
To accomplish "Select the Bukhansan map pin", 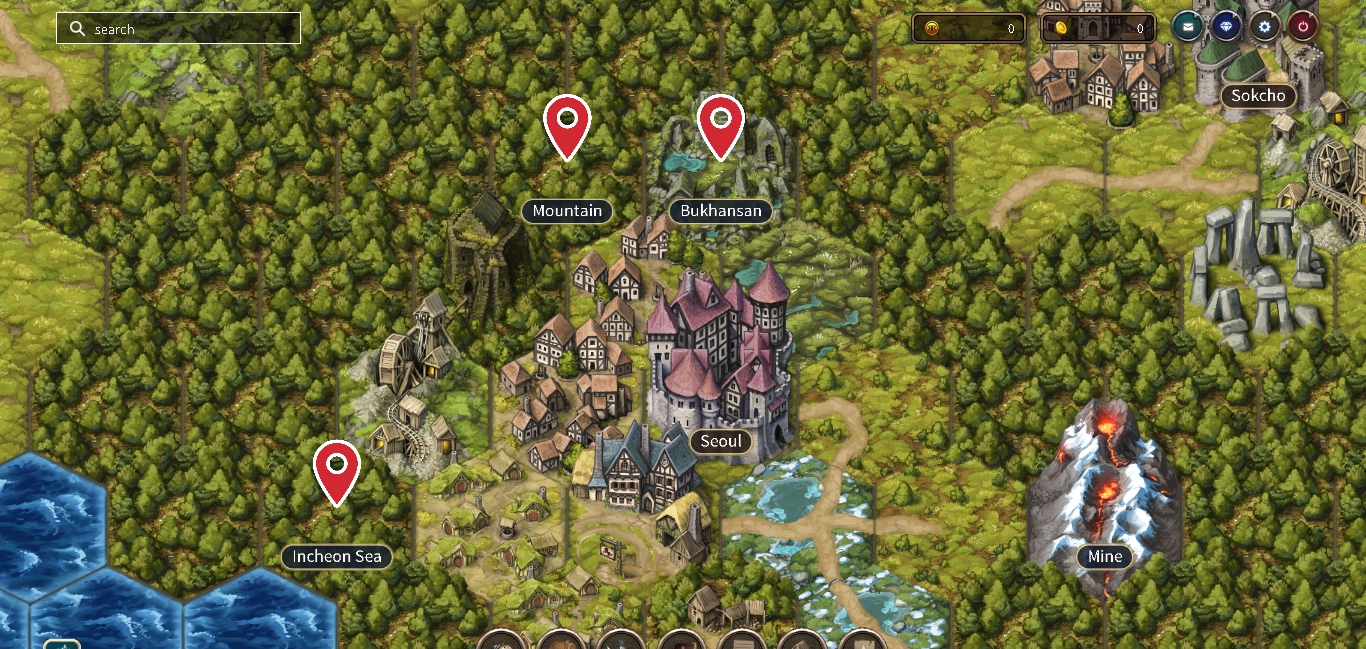I will (720, 124).
